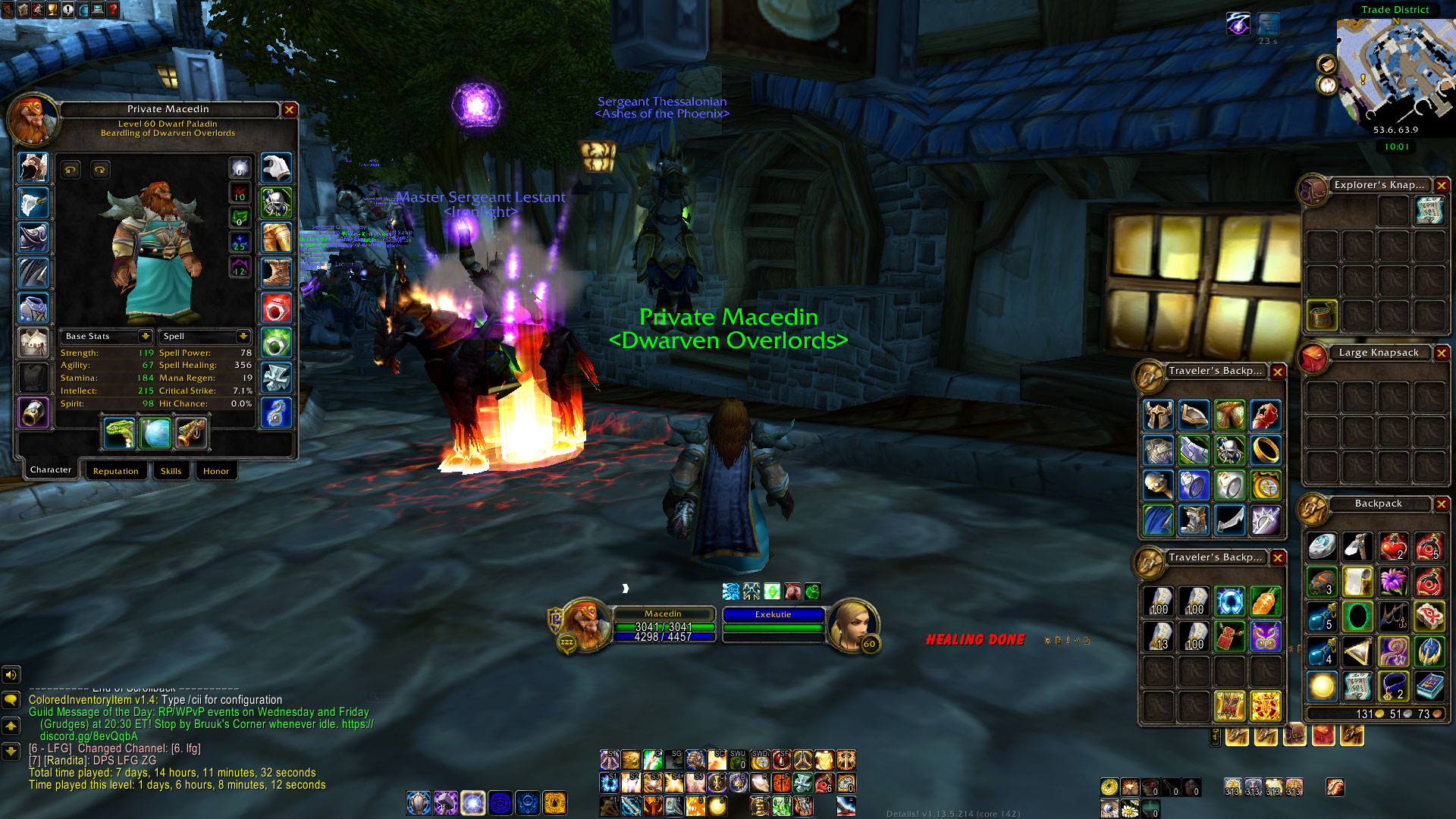Screen dimensions: 1456x819
Task: Click the equipped red ring slot
Action: pos(276,309)
